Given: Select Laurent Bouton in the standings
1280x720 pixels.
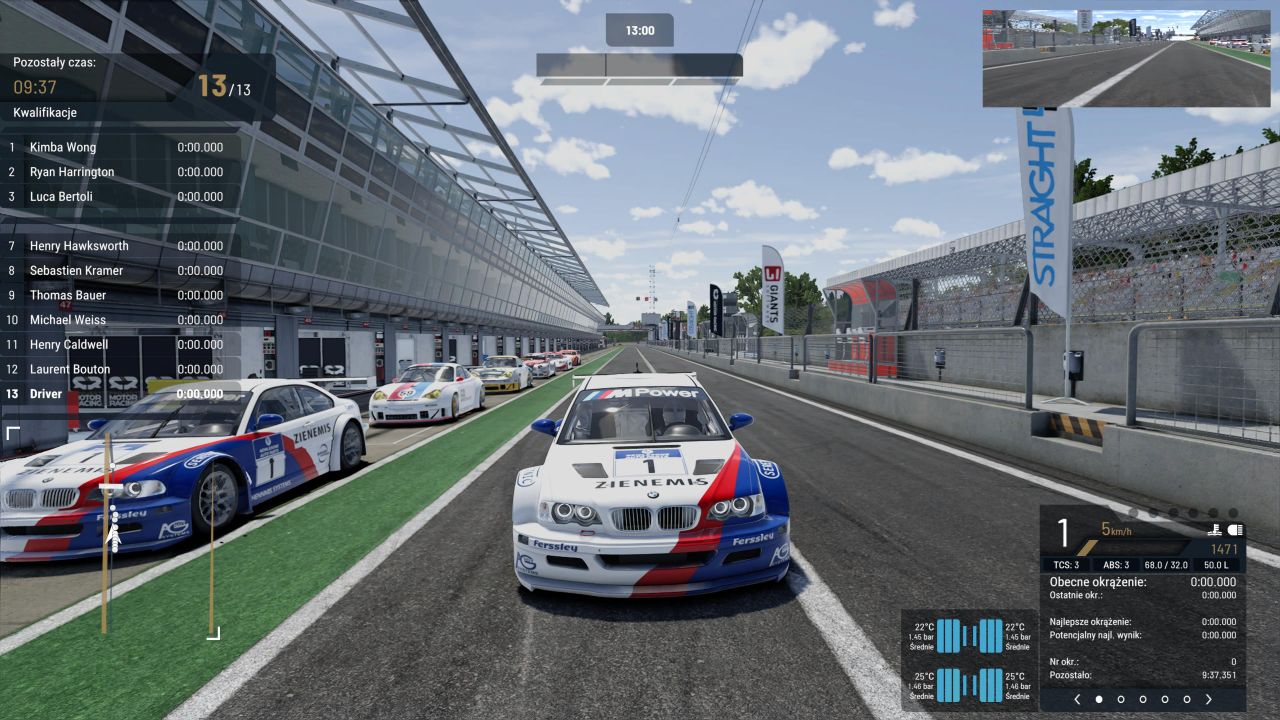Looking at the screenshot, I should 116,370.
